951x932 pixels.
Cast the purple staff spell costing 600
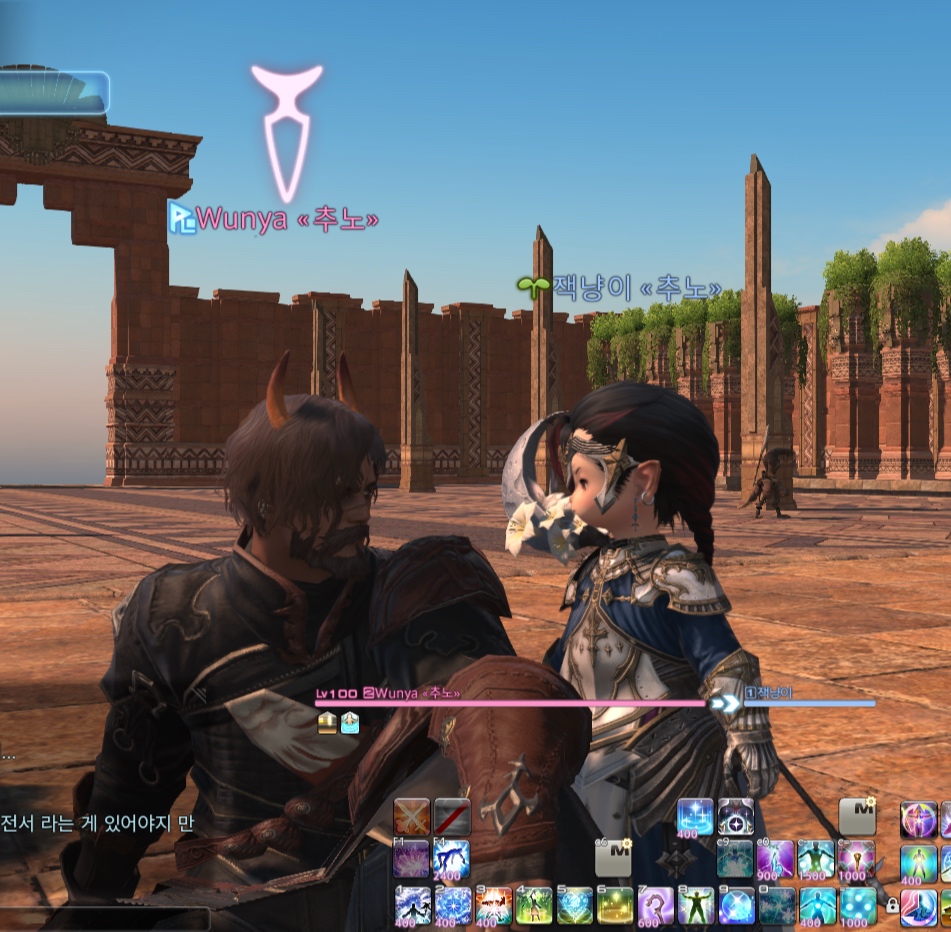pyautogui.click(x=655, y=905)
